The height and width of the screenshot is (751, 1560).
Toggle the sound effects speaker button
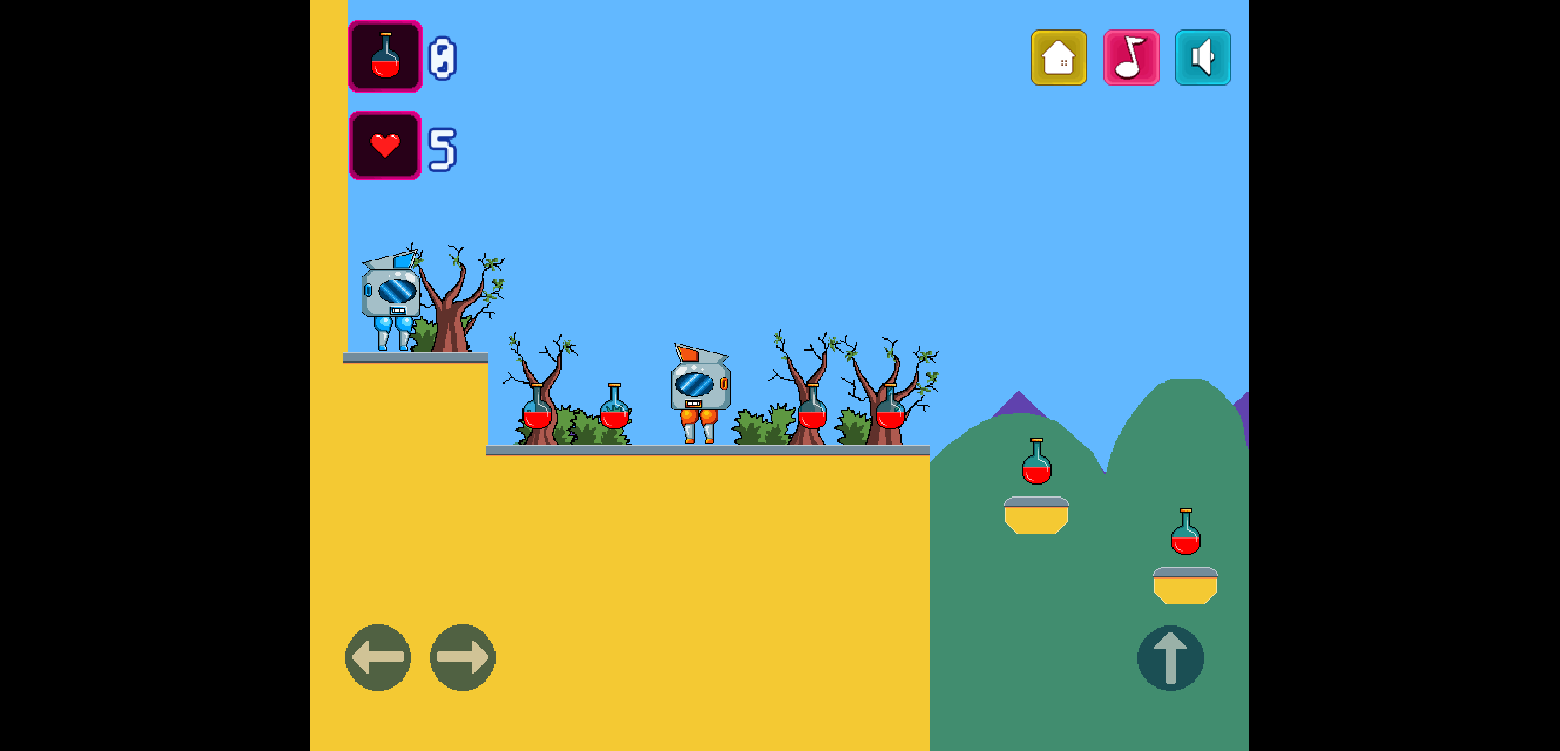pos(1203,58)
